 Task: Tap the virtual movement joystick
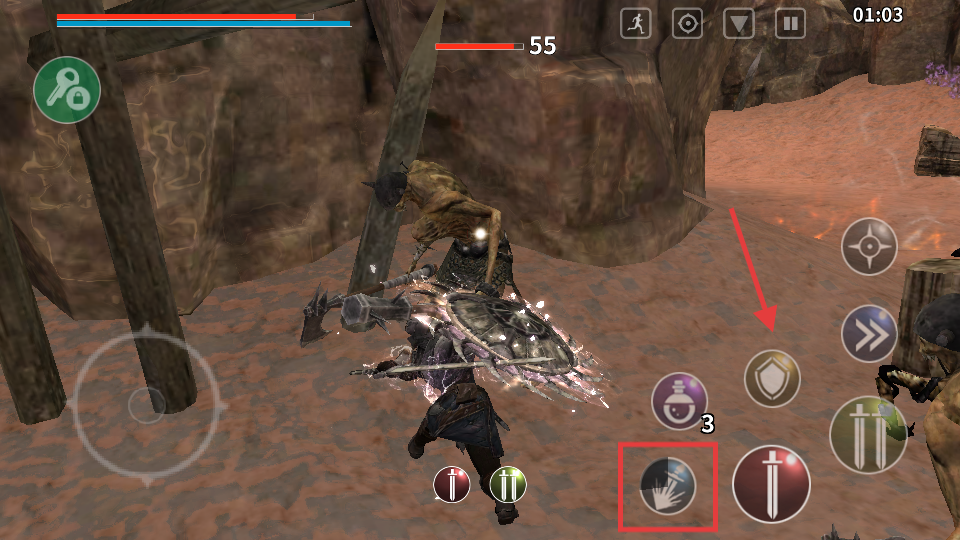(148, 403)
